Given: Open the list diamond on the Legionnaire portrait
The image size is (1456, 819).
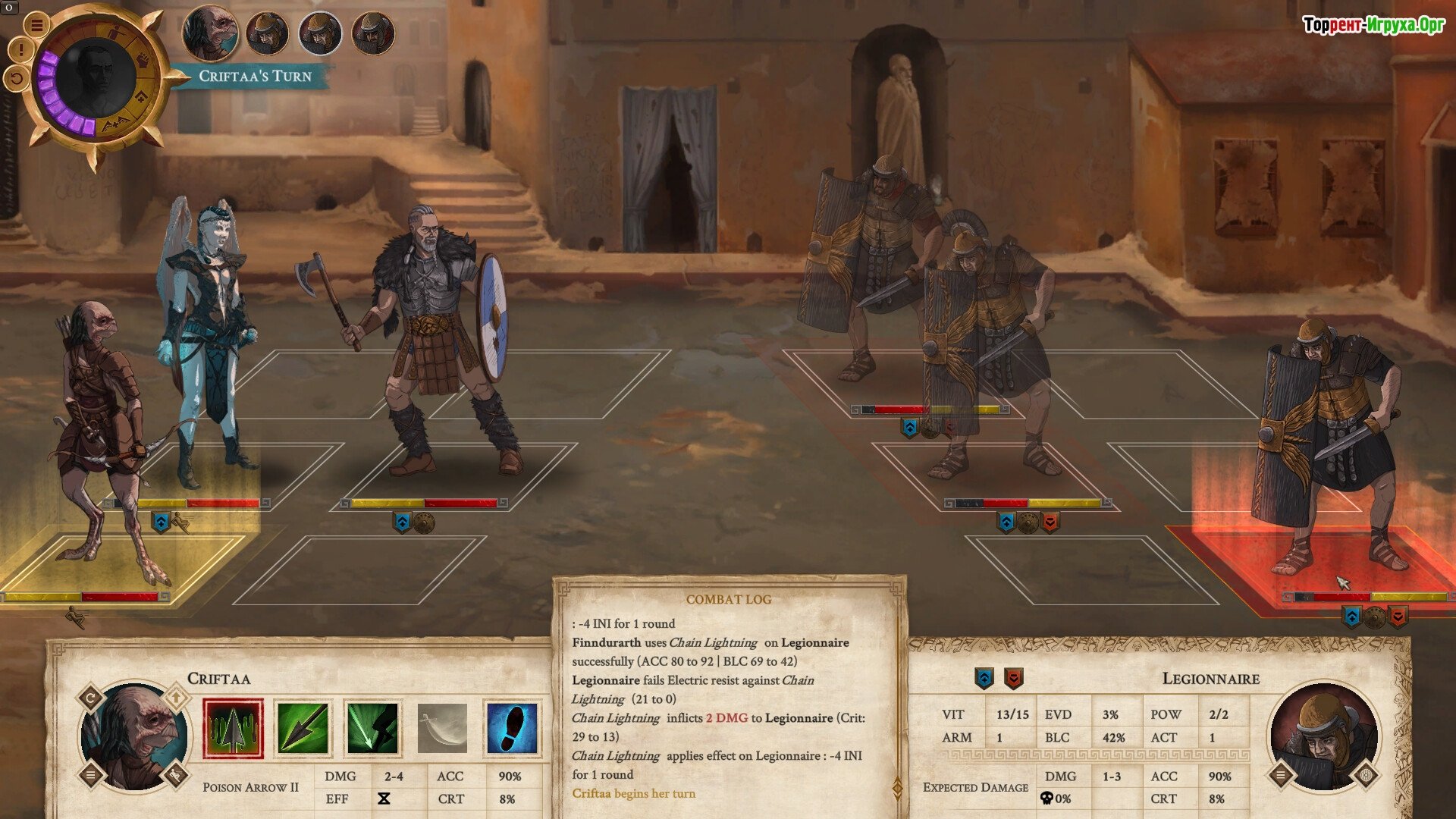Looking at the screenshot, I should tap(1281, 775).
